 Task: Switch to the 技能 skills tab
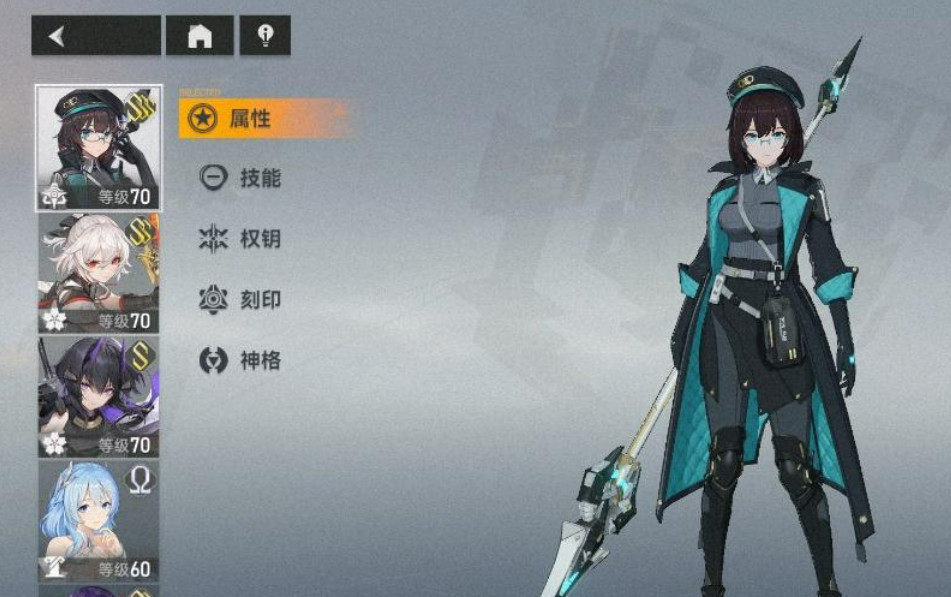coord(259,179)
